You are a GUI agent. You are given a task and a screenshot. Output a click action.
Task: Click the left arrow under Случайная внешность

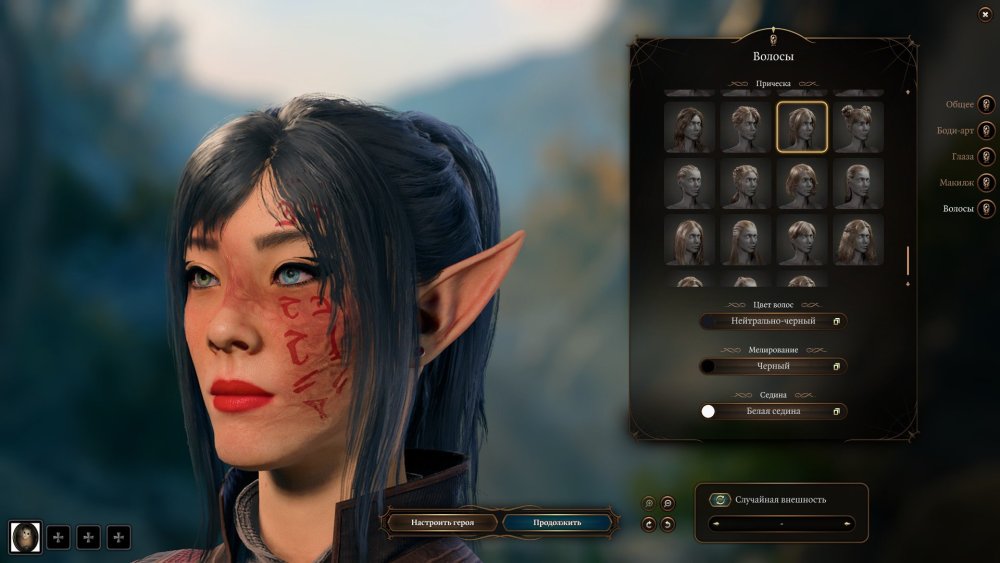715,523
